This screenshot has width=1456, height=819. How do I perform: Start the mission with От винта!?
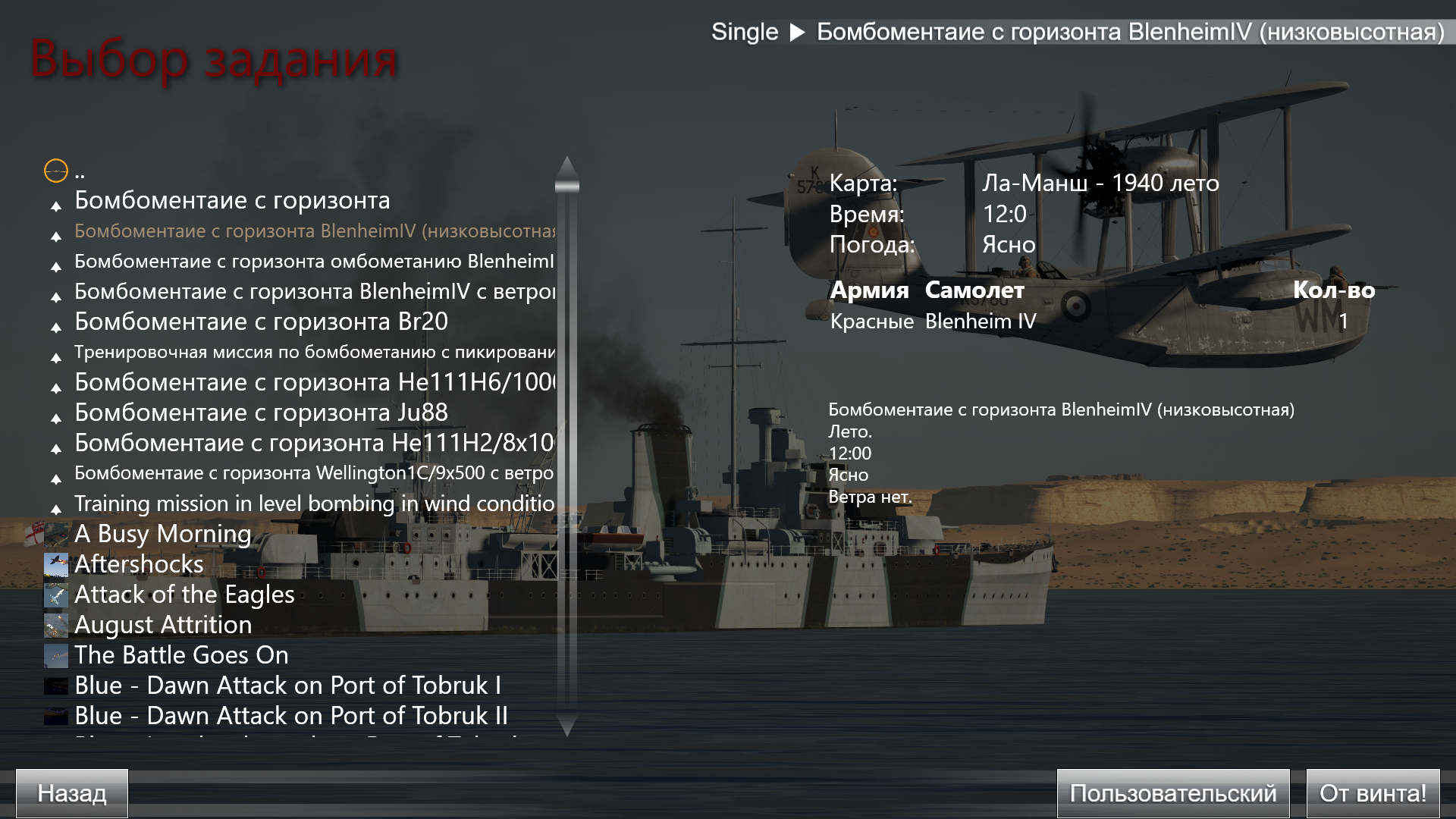(x=1373, y=793)
